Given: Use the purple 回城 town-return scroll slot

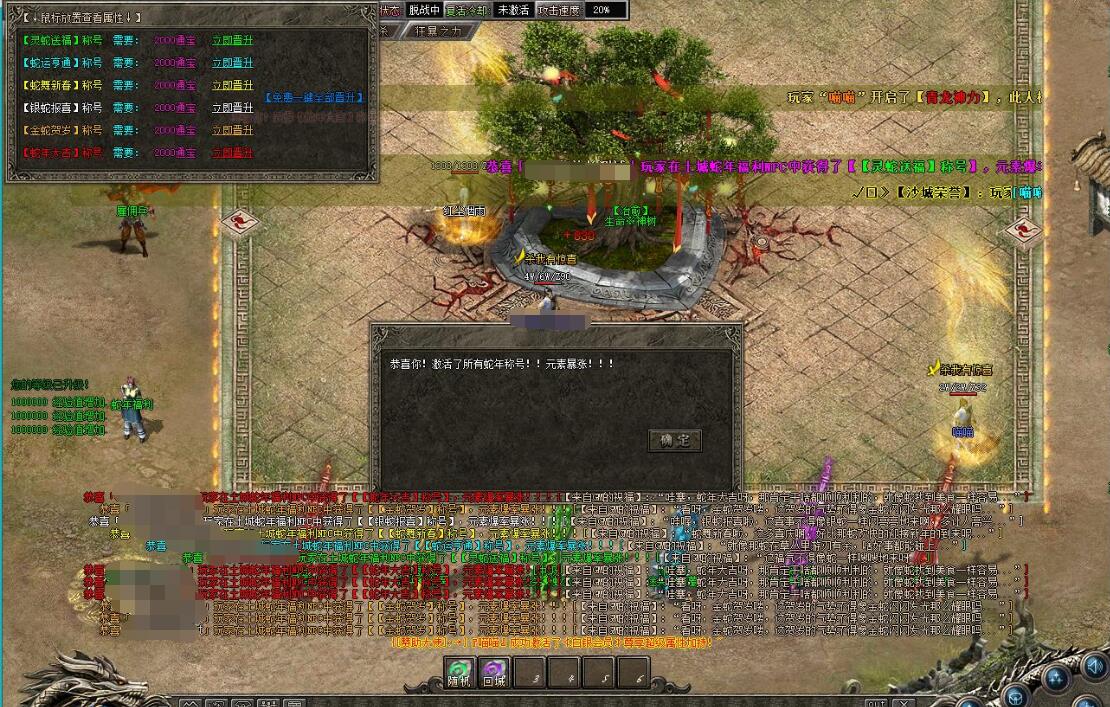Looking at the screenshot, I should 494,673.
